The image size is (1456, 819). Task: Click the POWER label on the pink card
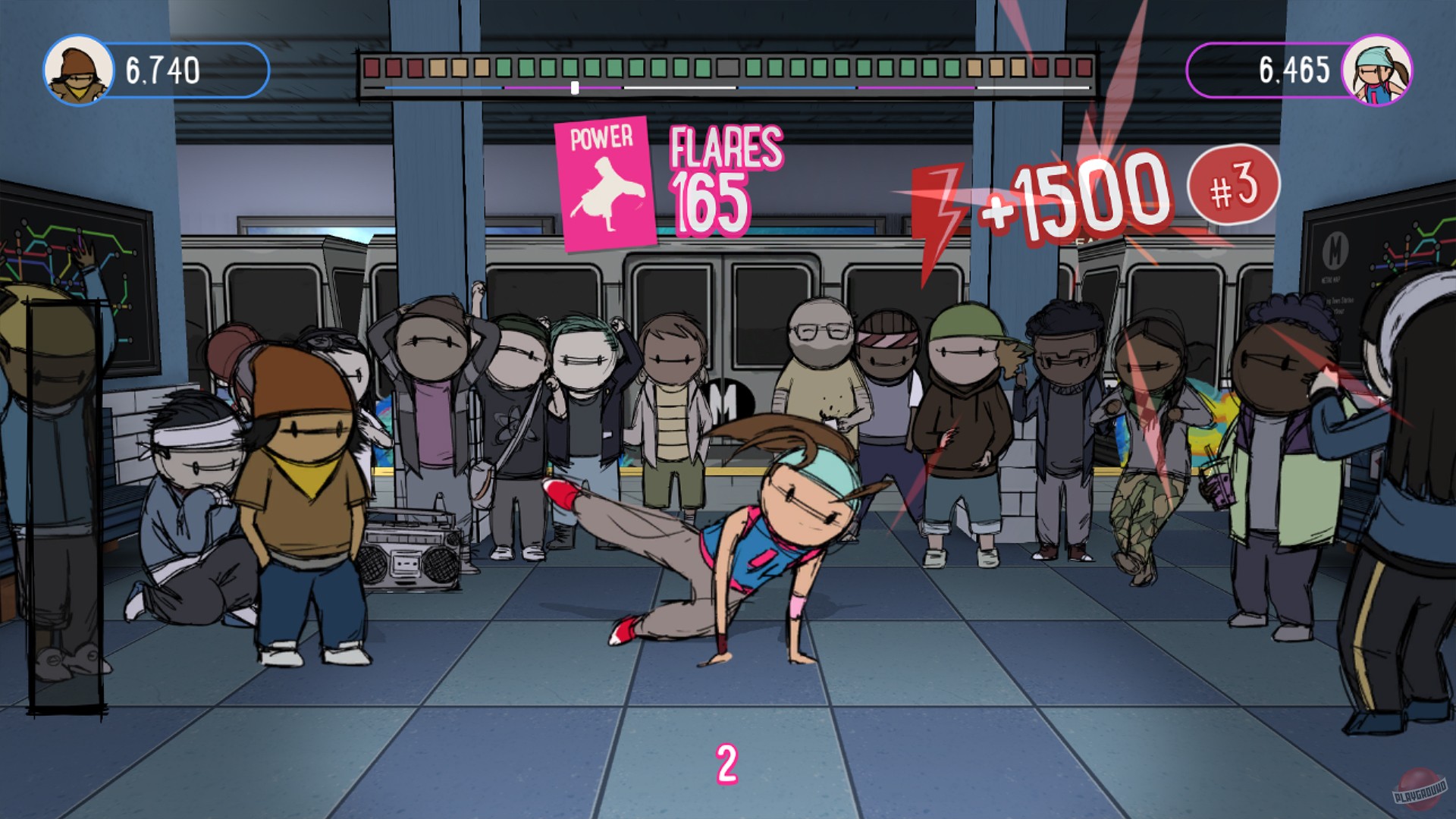602,138
